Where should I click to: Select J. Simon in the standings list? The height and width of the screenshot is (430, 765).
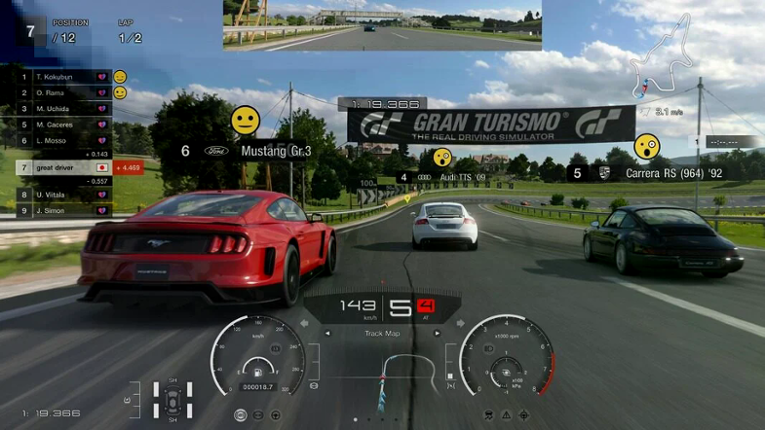(62, 211)
